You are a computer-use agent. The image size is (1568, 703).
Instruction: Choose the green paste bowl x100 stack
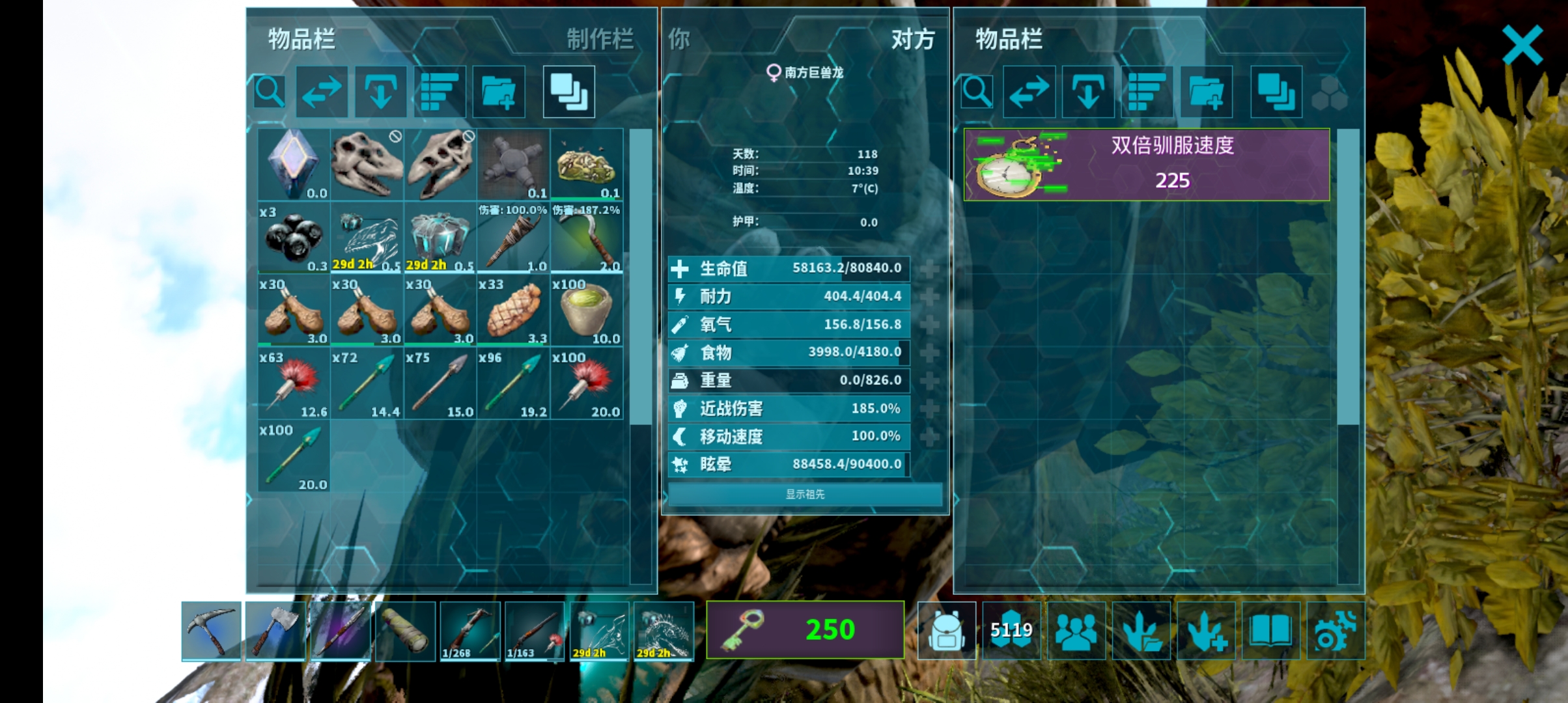[x=586, y=310]
